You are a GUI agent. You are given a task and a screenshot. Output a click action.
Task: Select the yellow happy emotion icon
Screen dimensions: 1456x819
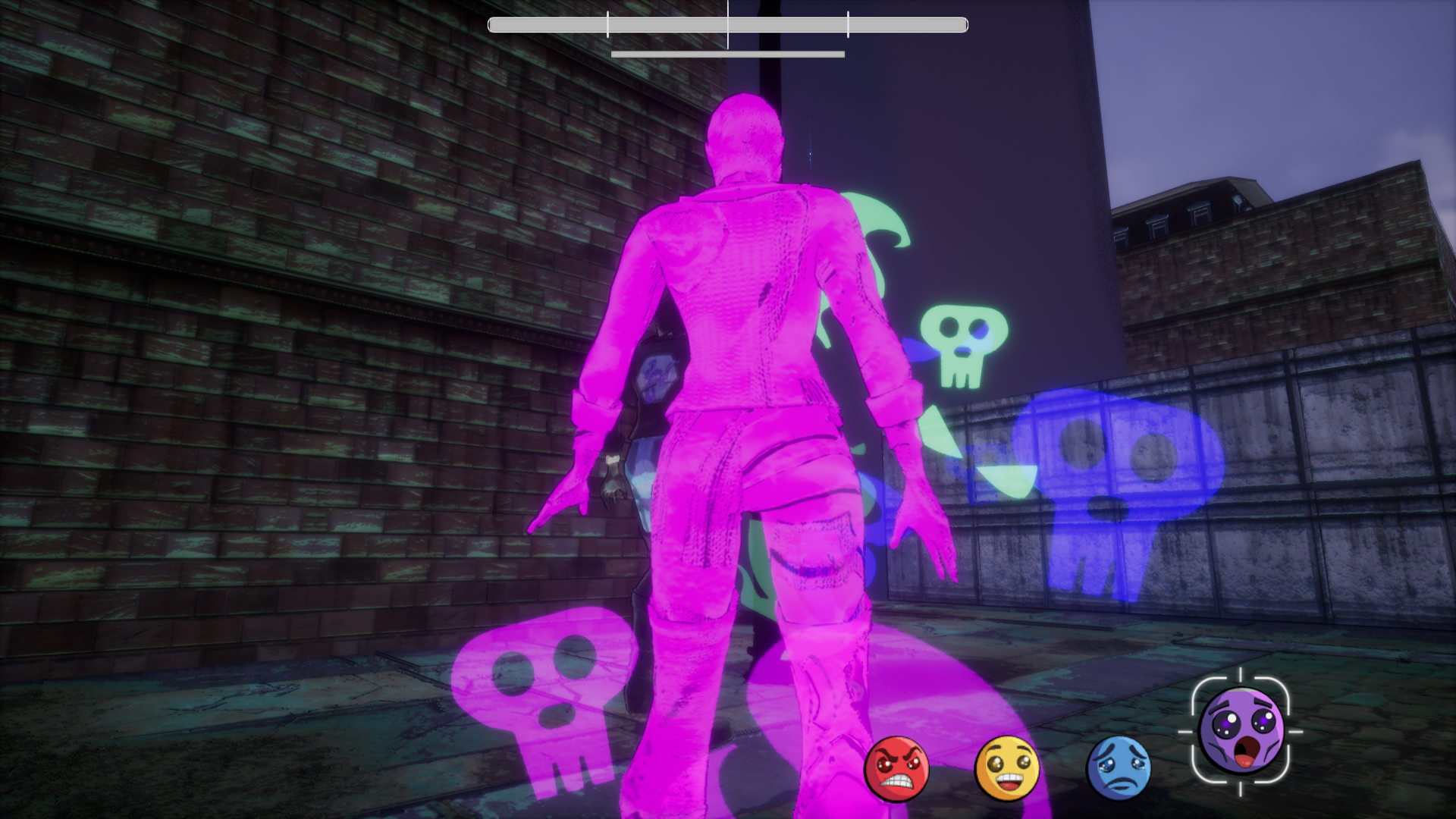click(x=1006, y=768)
